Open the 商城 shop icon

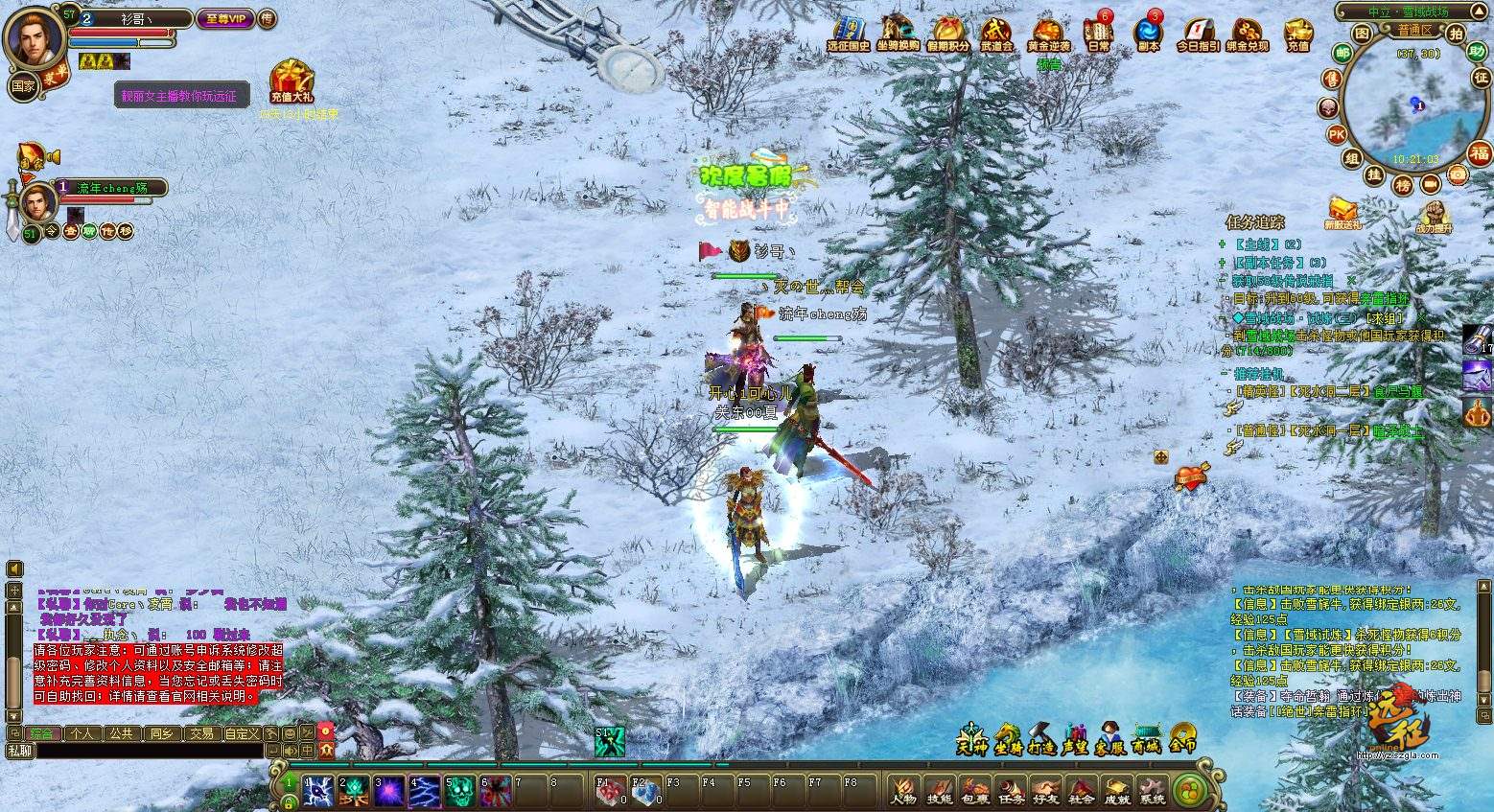(1147, 738)
